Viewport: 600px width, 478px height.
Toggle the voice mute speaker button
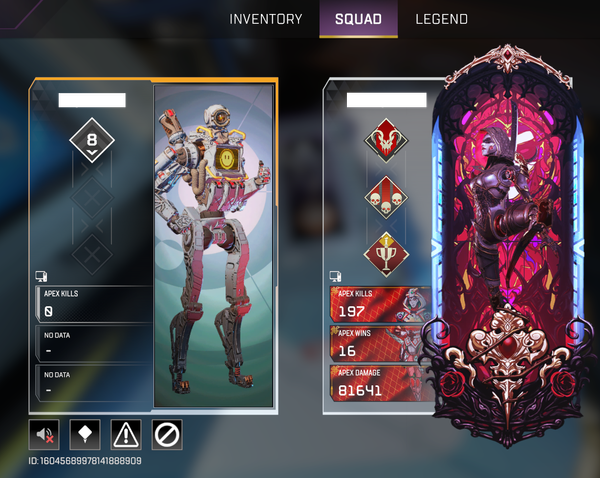pos(45,434)
